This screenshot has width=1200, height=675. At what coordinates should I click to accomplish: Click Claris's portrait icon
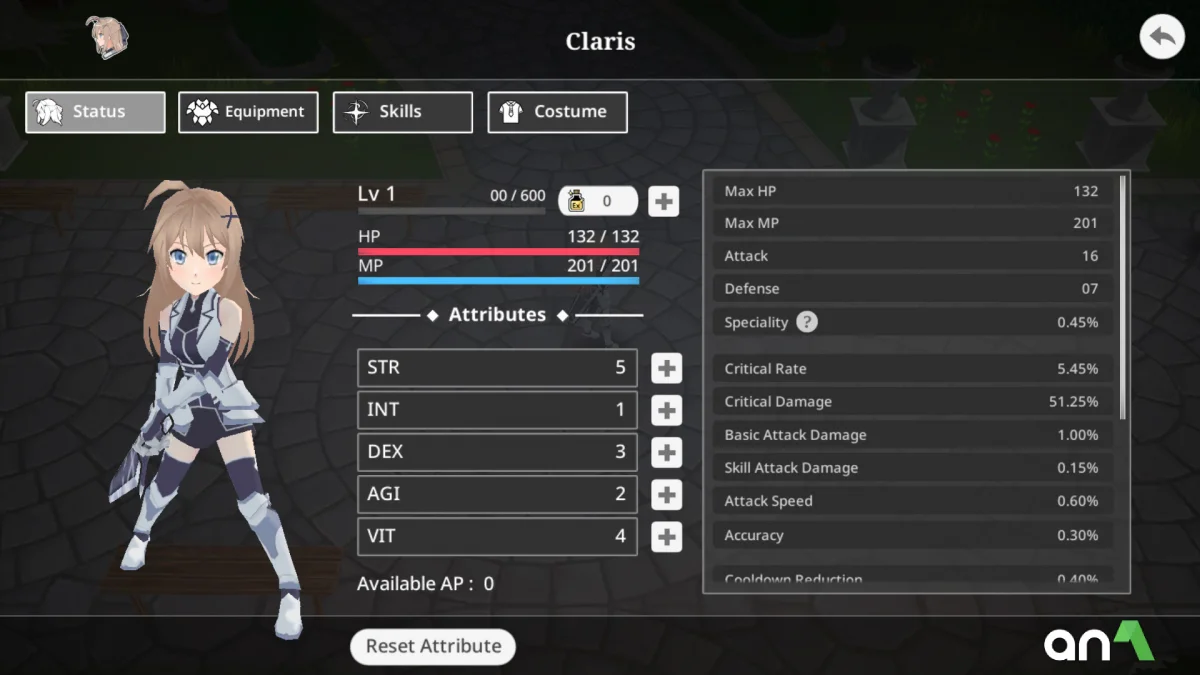pyautogui.click(x=108, y=37)
